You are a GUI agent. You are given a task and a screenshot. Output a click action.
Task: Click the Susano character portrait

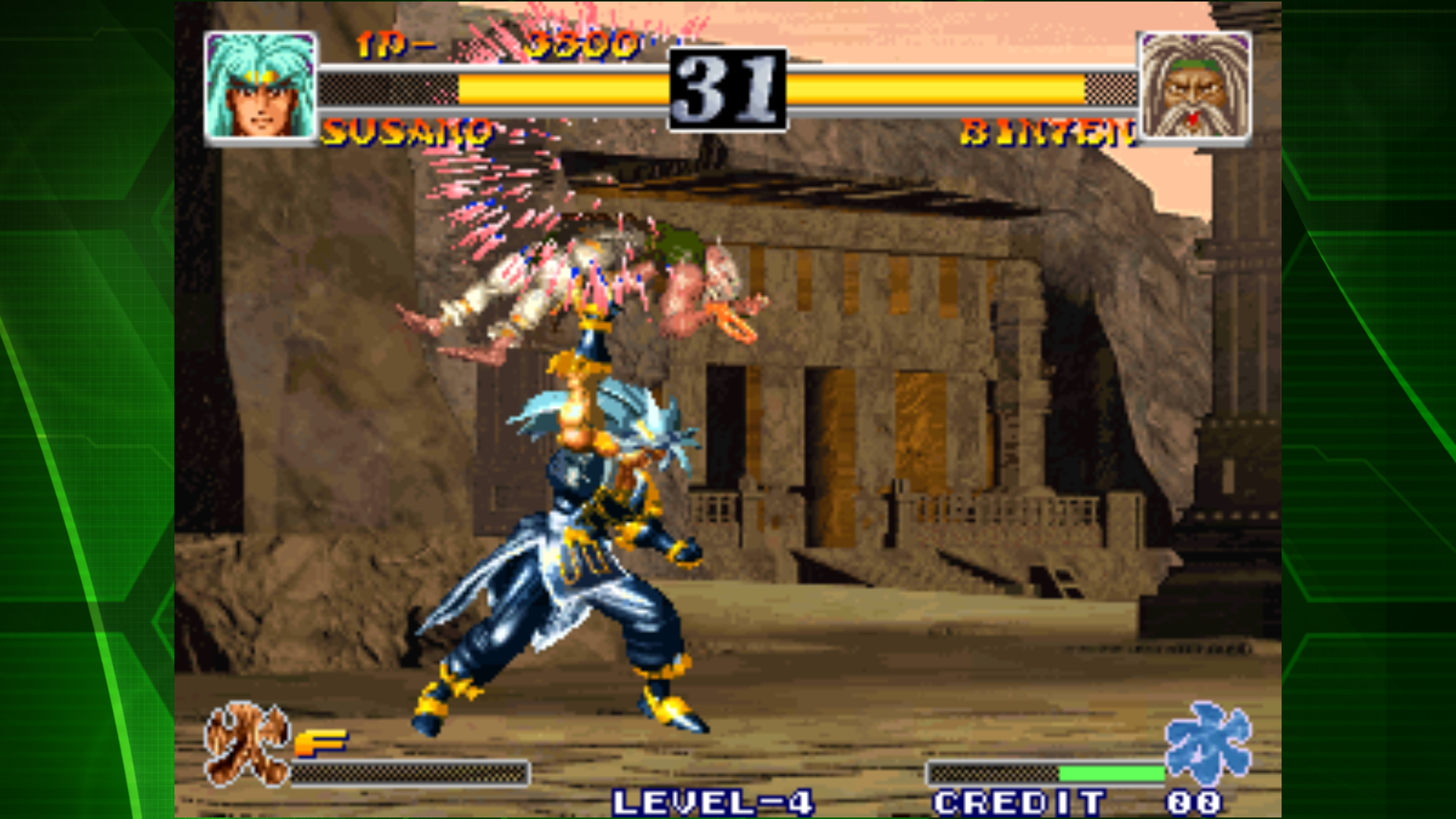(x=259, y=83)
